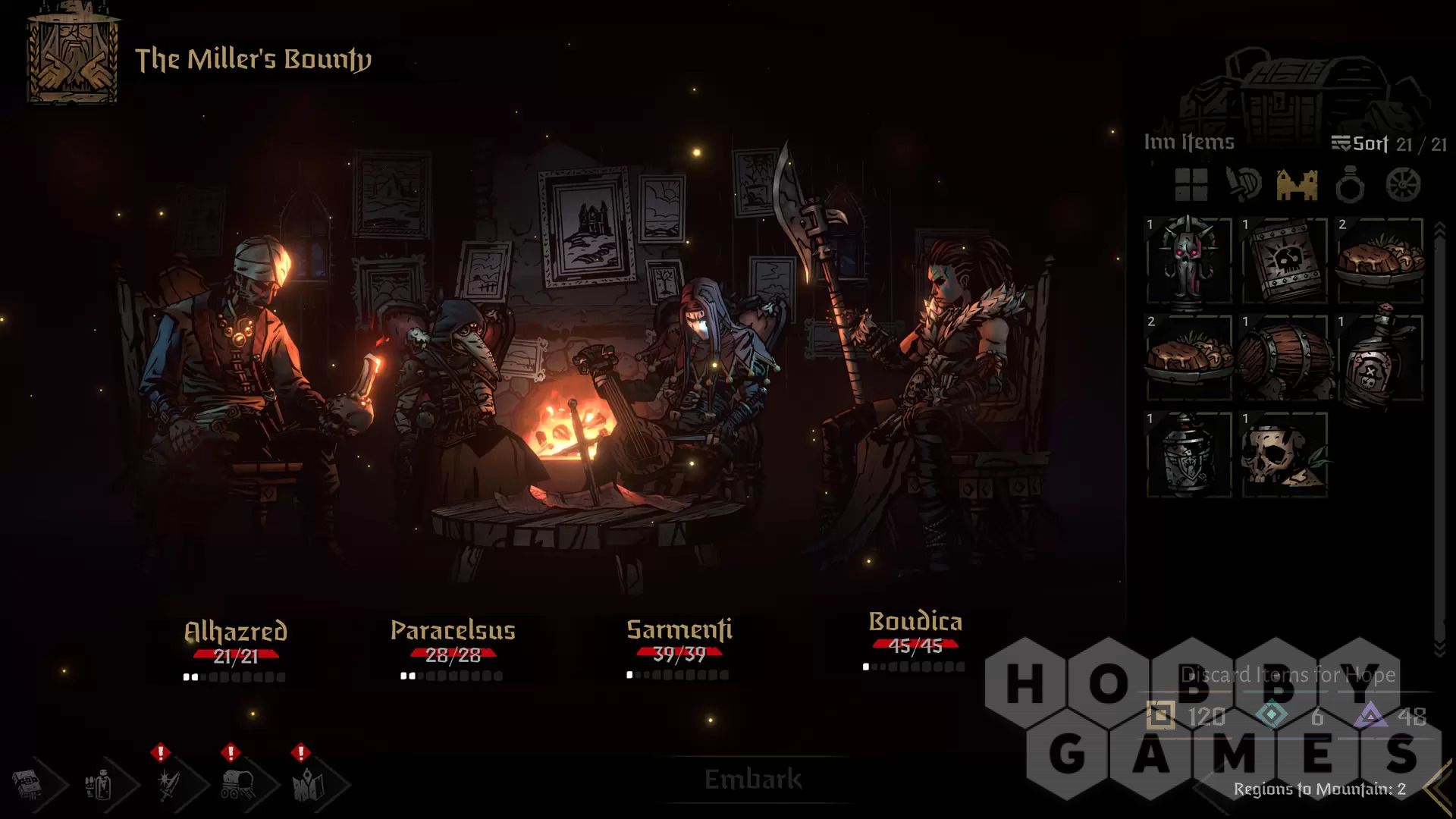Open the glove and bottle step icon
The image size is (1456, 819).
100,784
